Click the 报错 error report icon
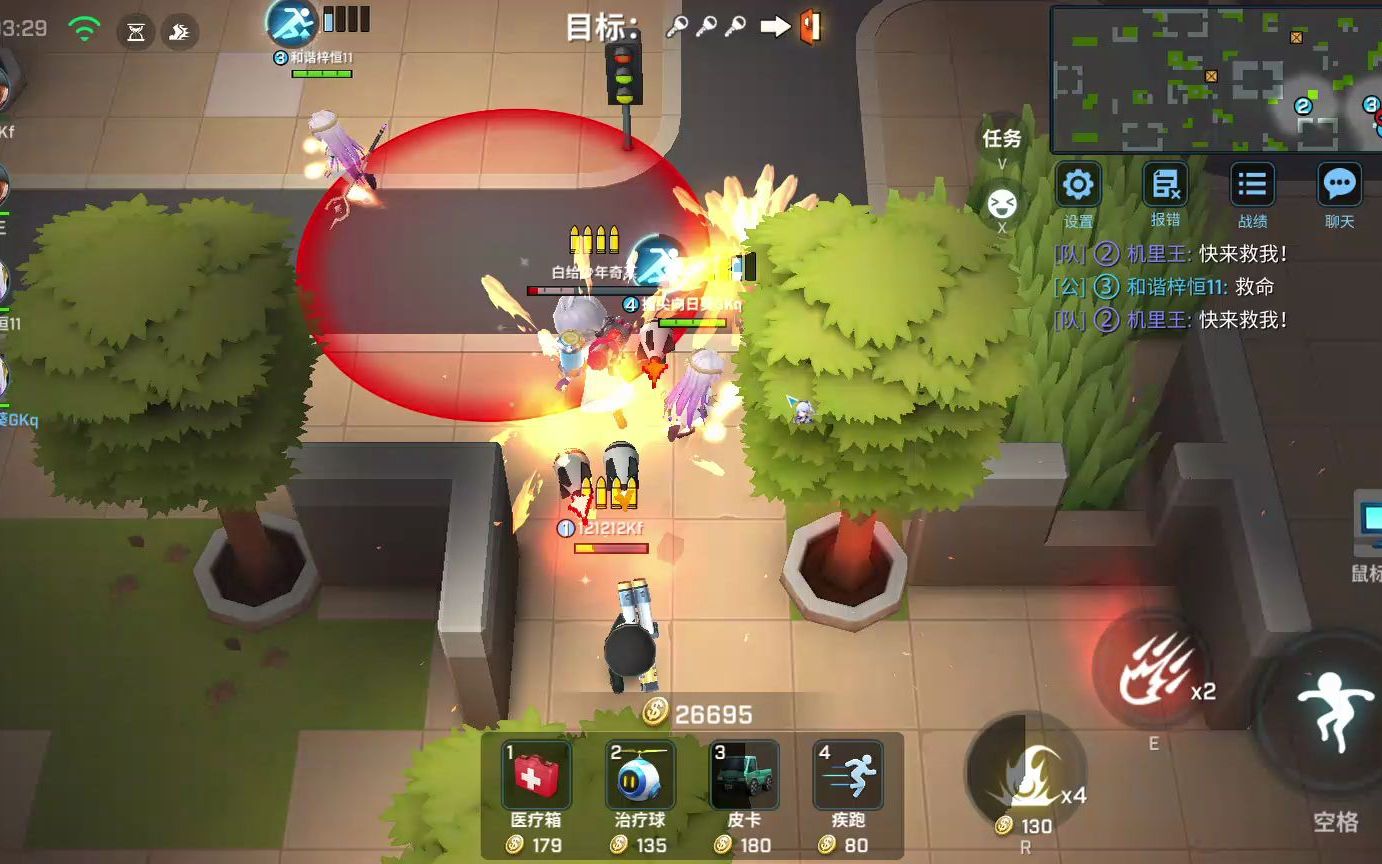This screenshot has width=1382, height=864. (1165, 186)
